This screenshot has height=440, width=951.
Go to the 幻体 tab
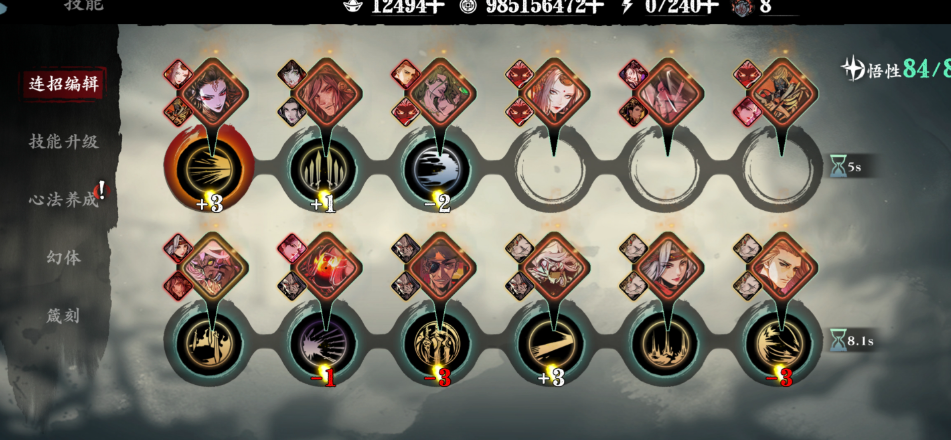coord(64,258)
